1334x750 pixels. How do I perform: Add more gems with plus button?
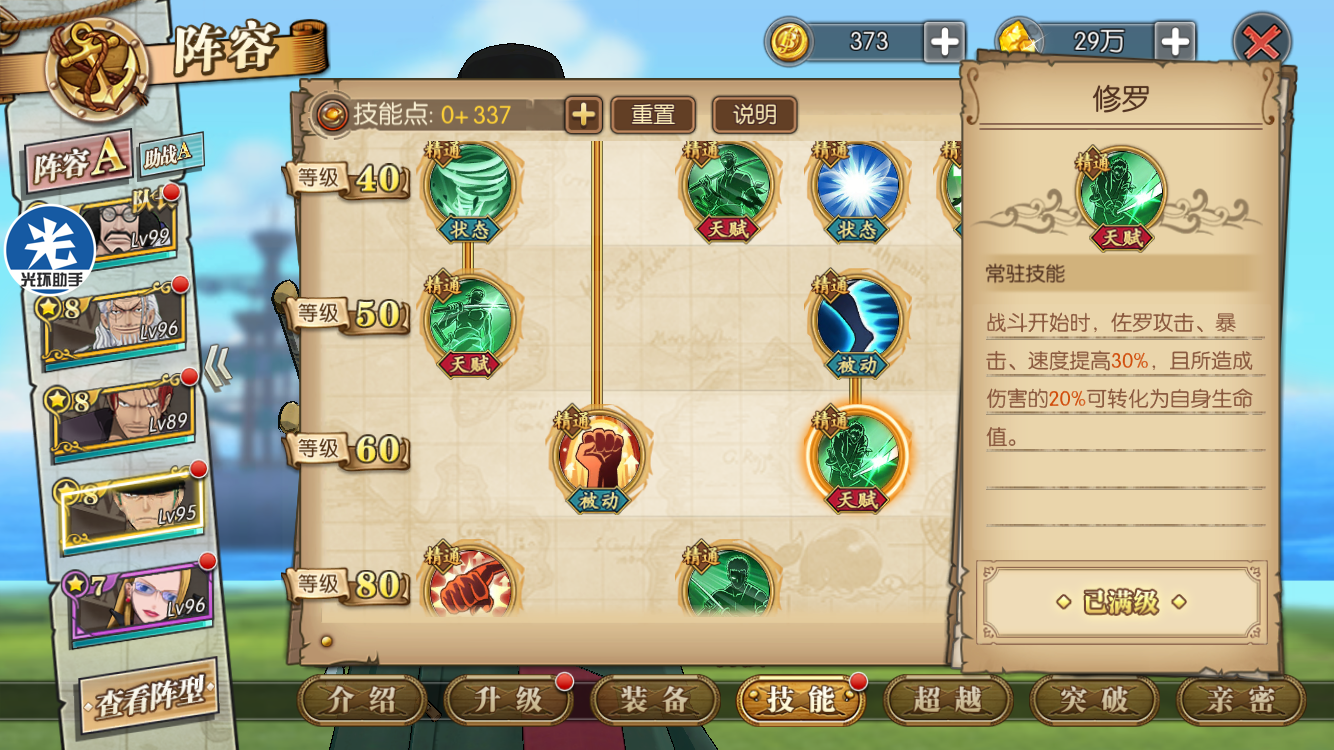click(1175, 42)
